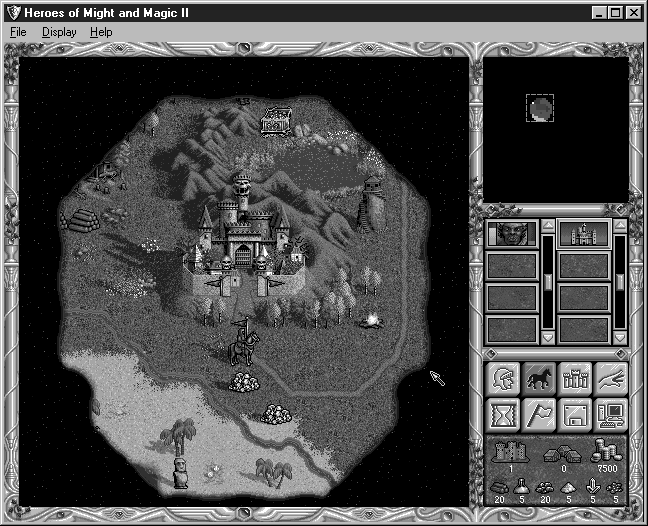Viewport: 648px width, 526px height.
Task: Open Adventure Options flag button
Action: (539, 414)
